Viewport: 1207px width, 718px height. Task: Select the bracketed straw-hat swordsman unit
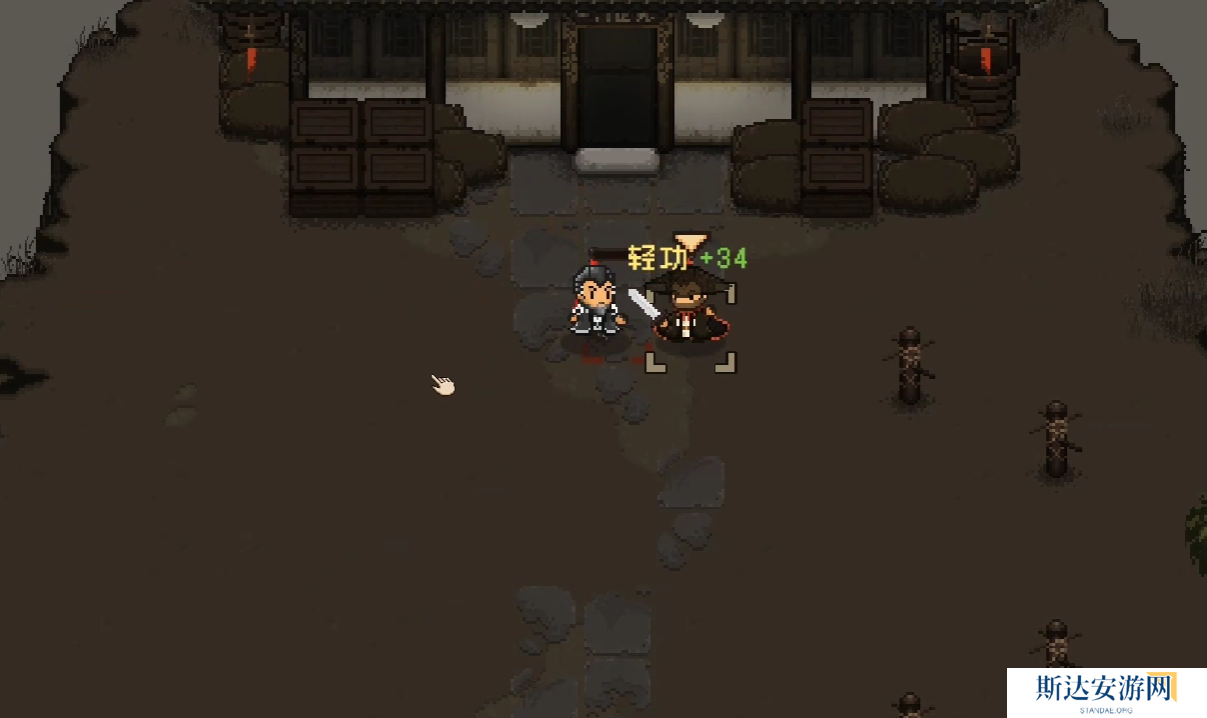(690, 313)
